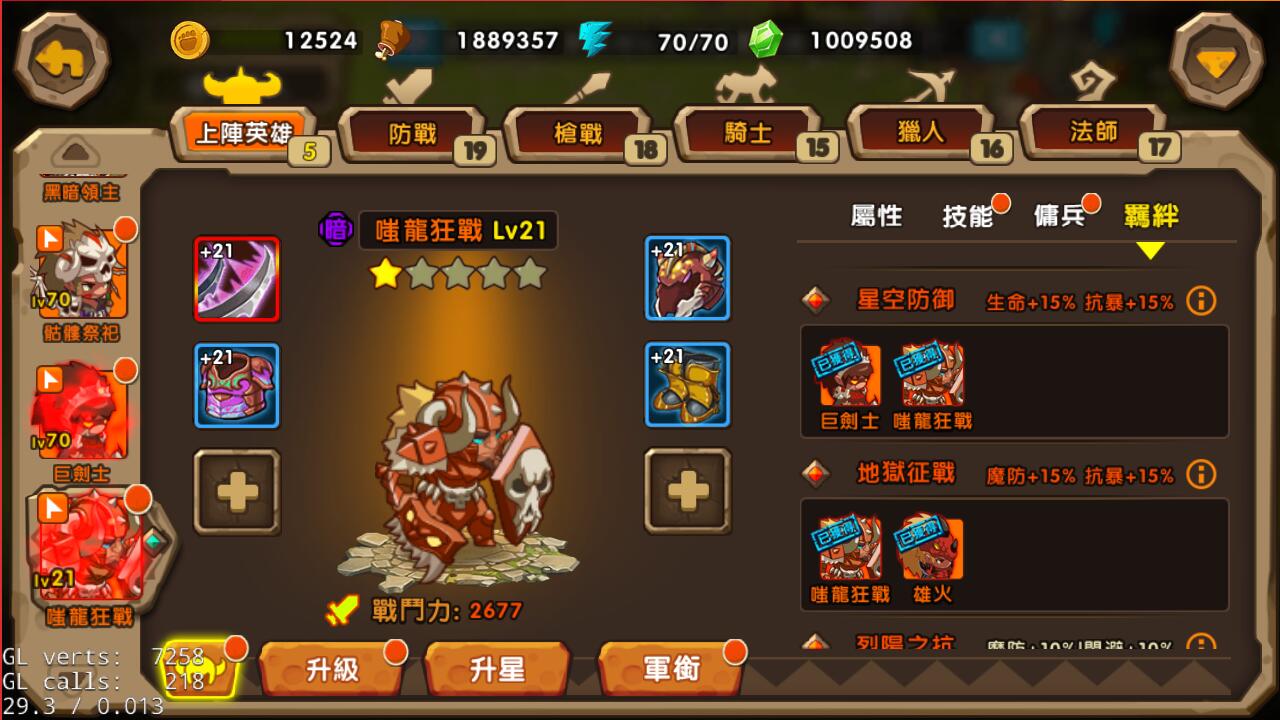Tap the coin currency icon at the top
Viewport: 1280px width, 720px height.
click(x=189, y=41)
